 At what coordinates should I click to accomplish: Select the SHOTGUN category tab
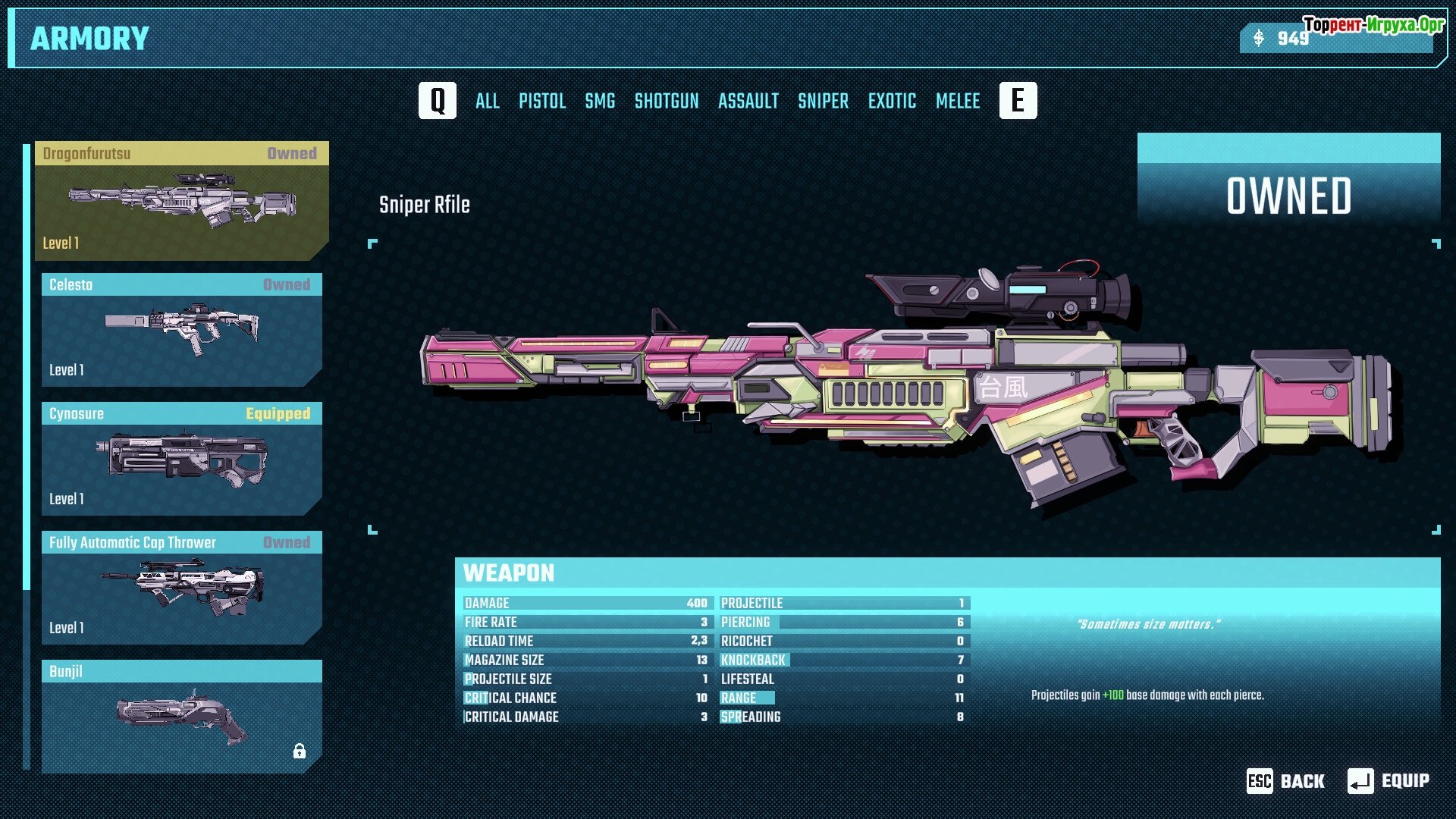667,101
